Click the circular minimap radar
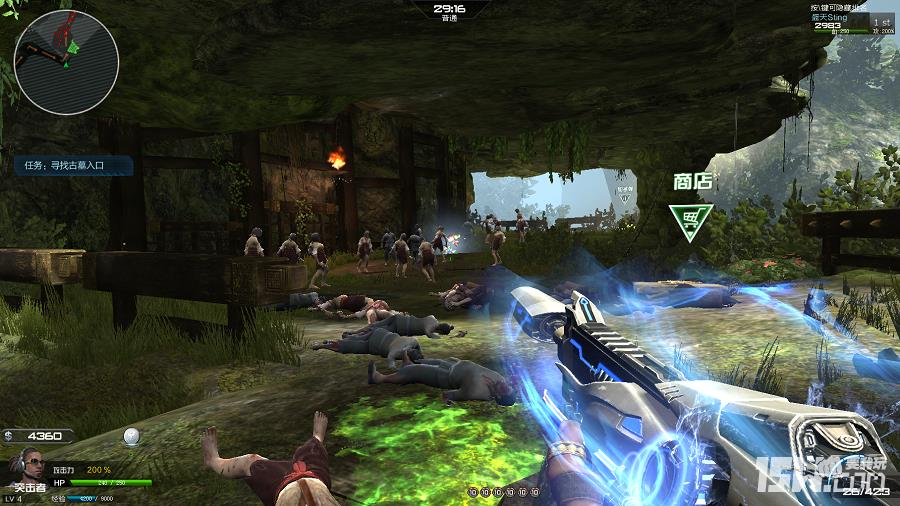900x506 pixels. click(67, 62)
